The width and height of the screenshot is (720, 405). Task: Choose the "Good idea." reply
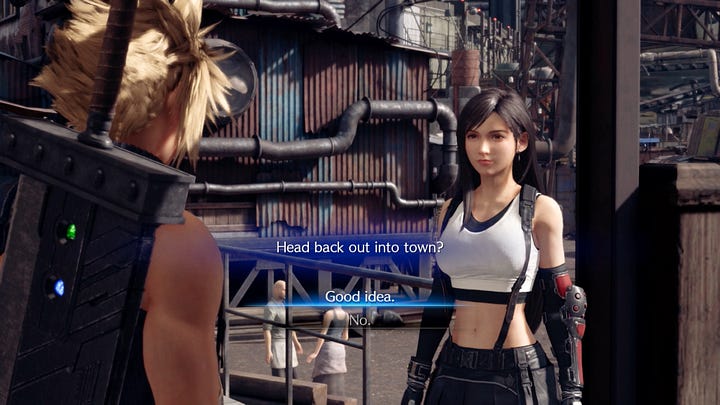click(360, 297)
